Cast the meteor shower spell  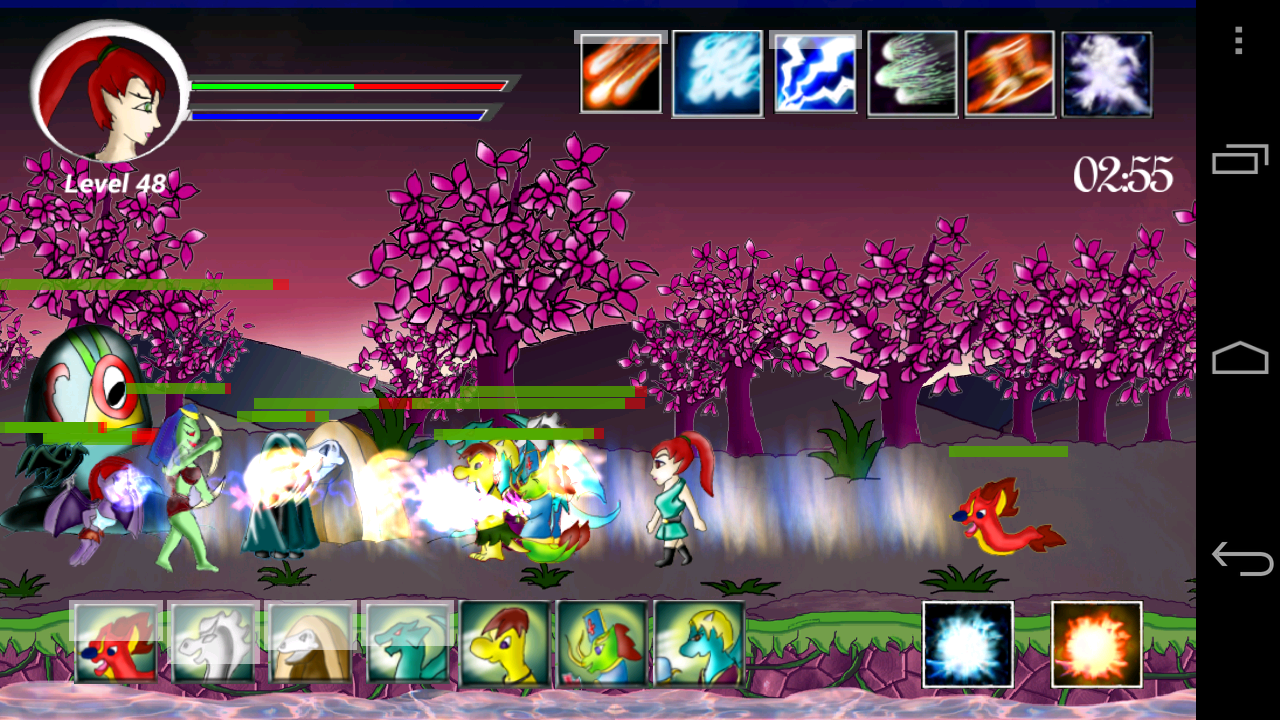(620, 72)
